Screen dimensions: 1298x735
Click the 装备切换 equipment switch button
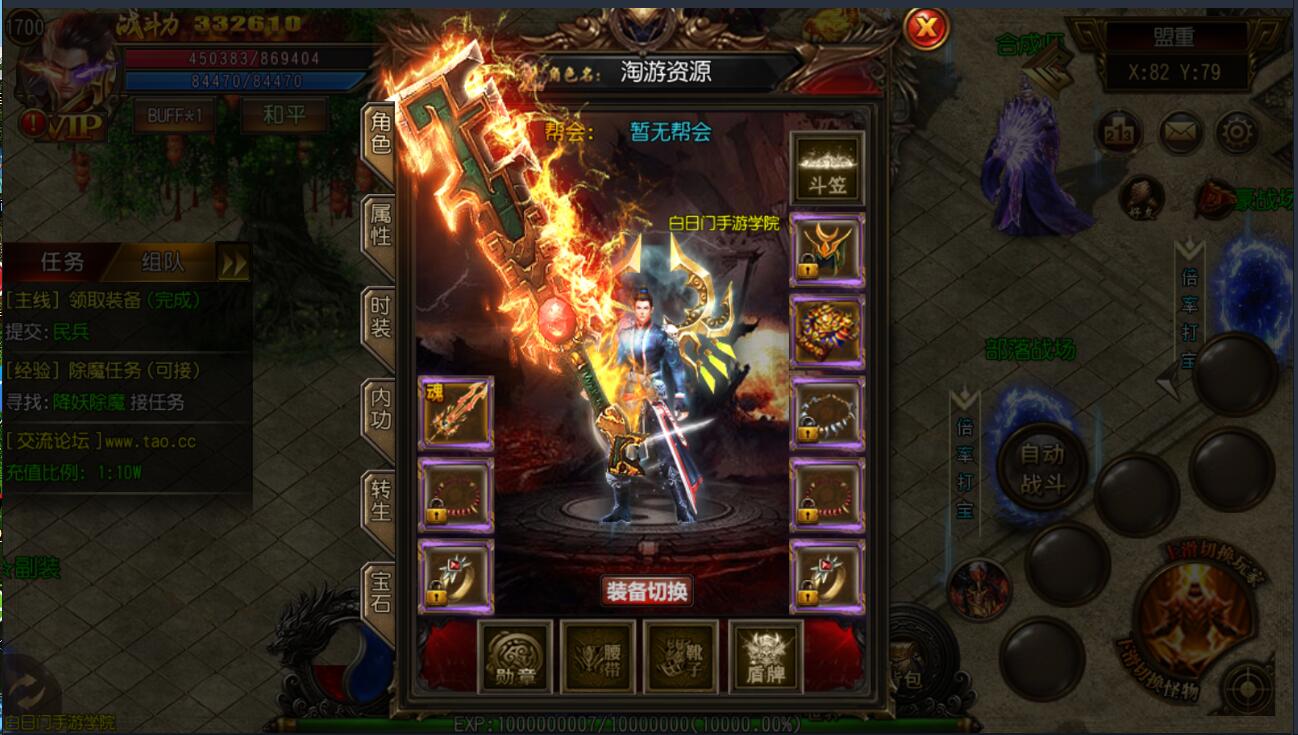tap(647, 591)
